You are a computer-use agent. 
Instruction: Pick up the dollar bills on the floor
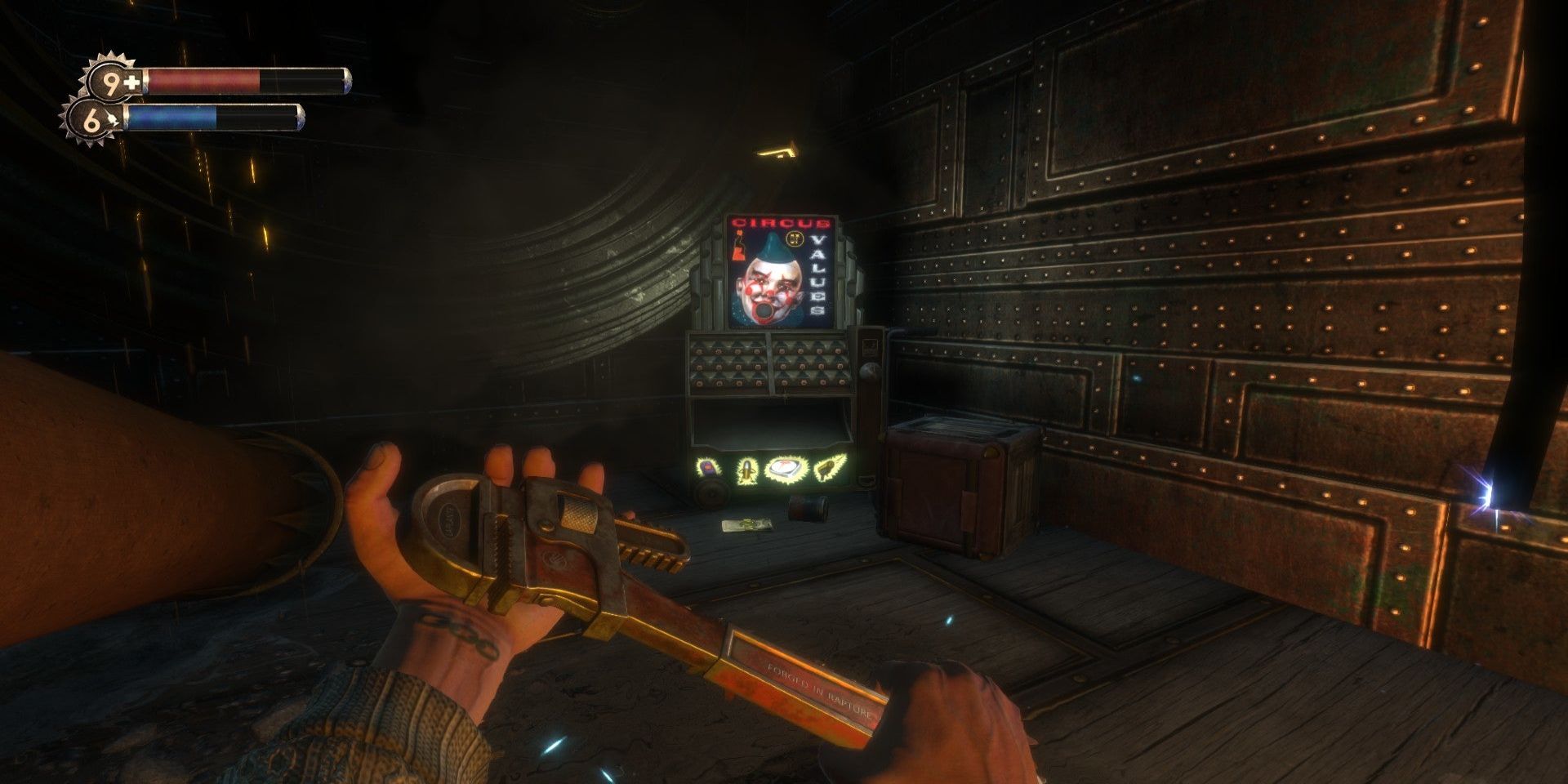coord(747,524)
